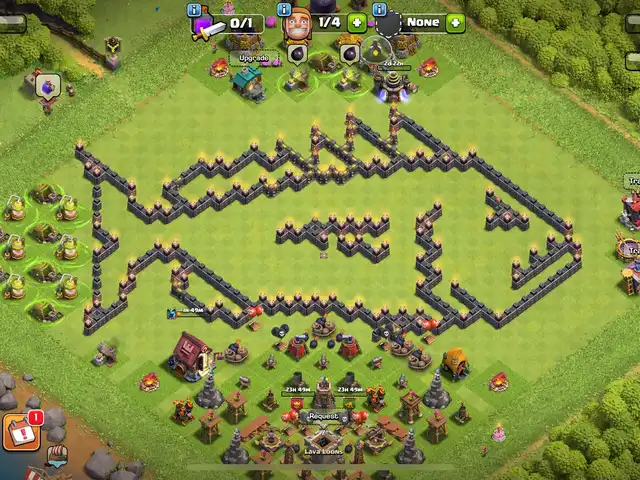Select the builder face portrait
The height and width of the screenshot is (480, 640).
(296, 24)
